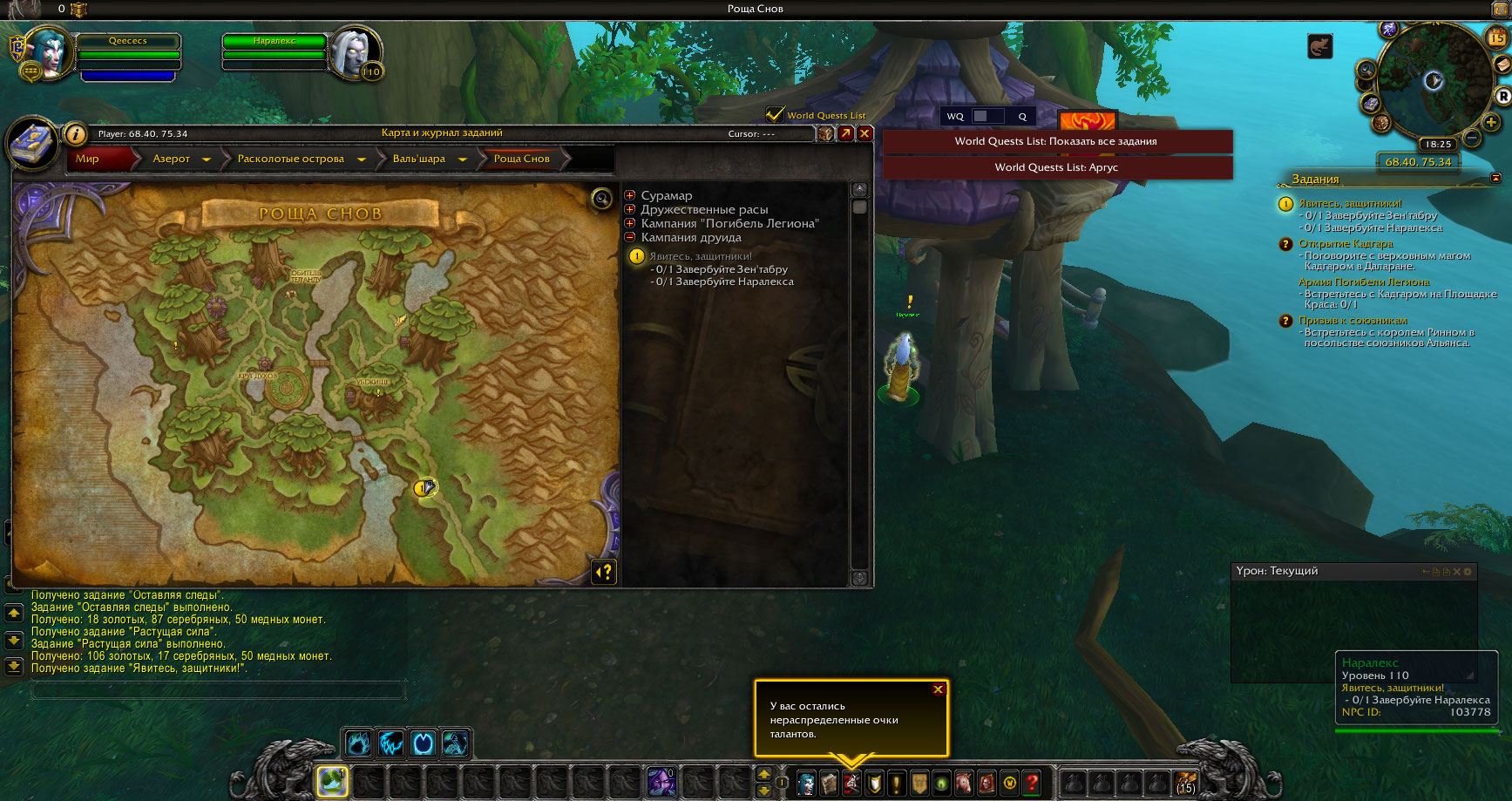Image resolution: width=1512 pixels, height=801 pixels.
Task: Collapse the 'Задания' objective tracker
Action: click(1496, 178)
